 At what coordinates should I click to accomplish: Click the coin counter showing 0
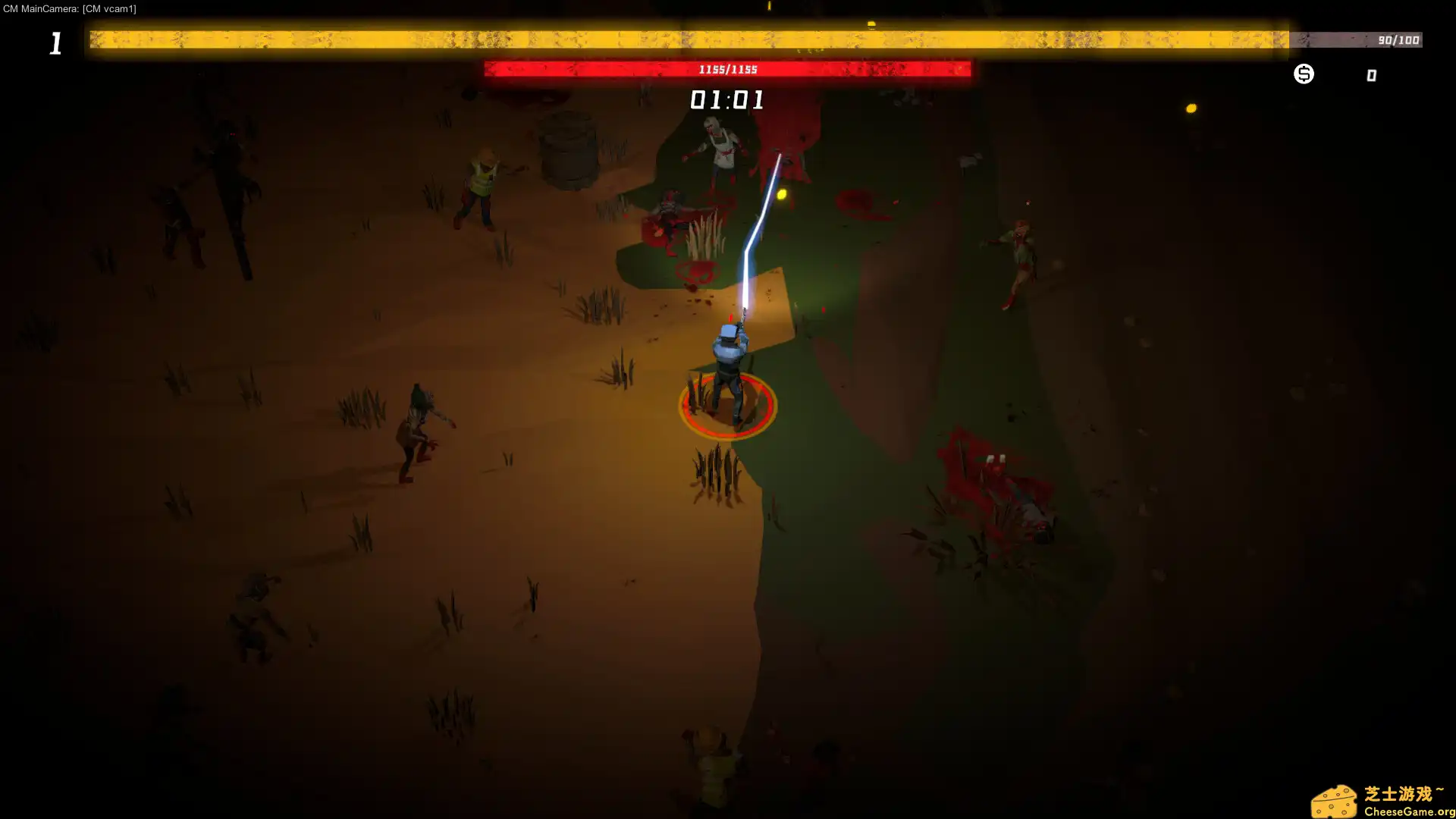point(1370,74)
